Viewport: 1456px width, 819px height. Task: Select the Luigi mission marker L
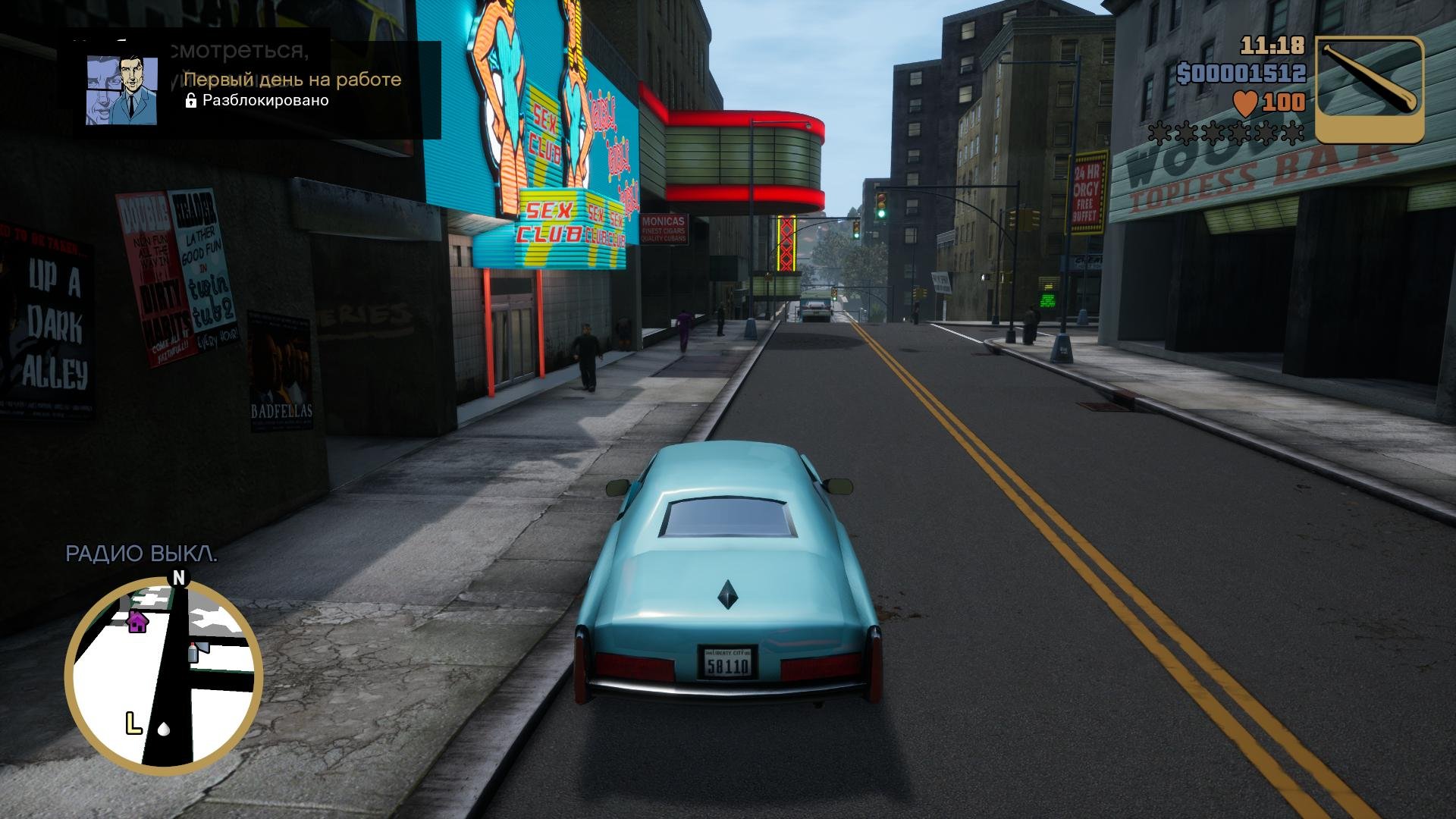[x=133, y=723]
